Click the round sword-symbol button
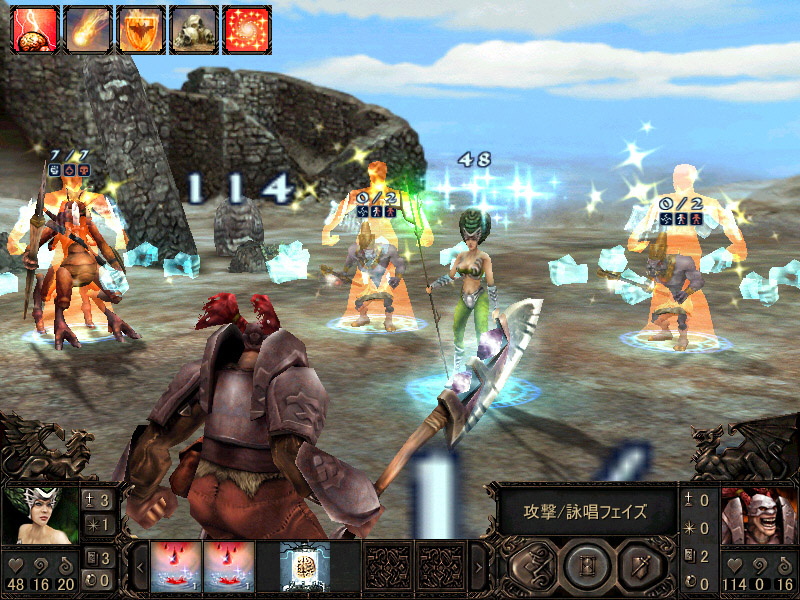The width and height of the screenshot is (800, 600). point(641,566)
